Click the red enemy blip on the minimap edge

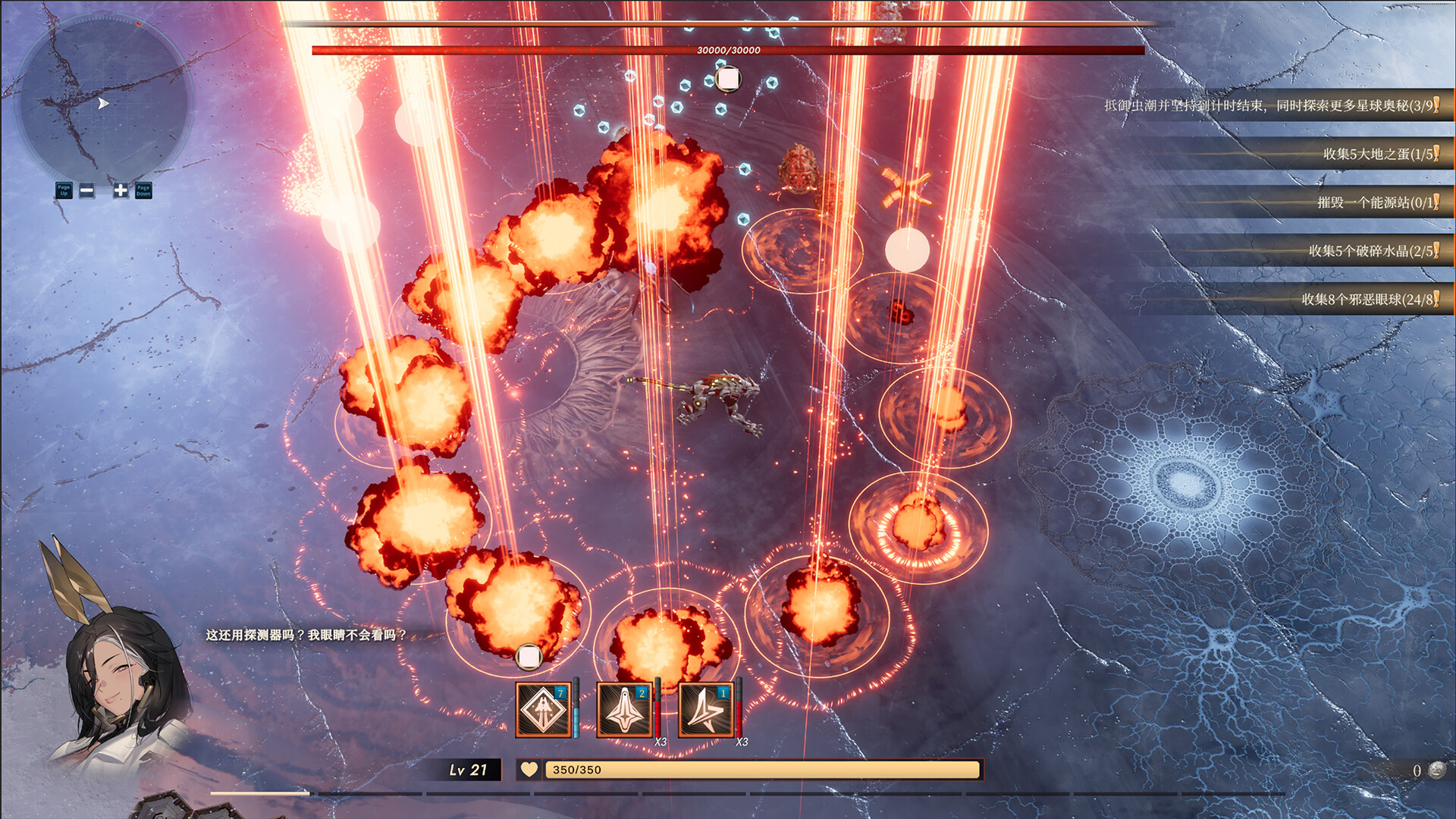click(139, 24)
